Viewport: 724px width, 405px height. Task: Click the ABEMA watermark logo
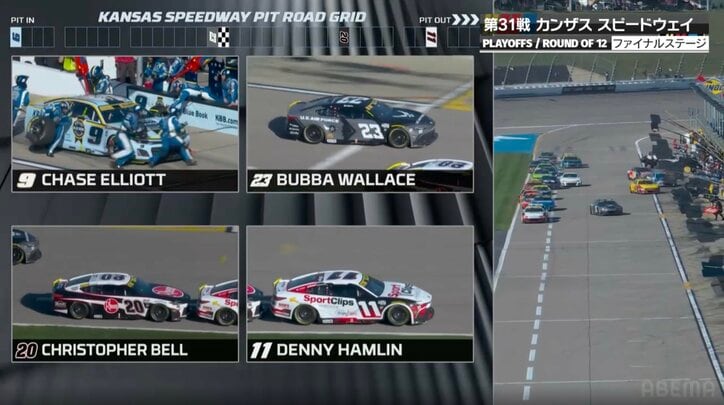pyautogui.click(x=678, y=388)
